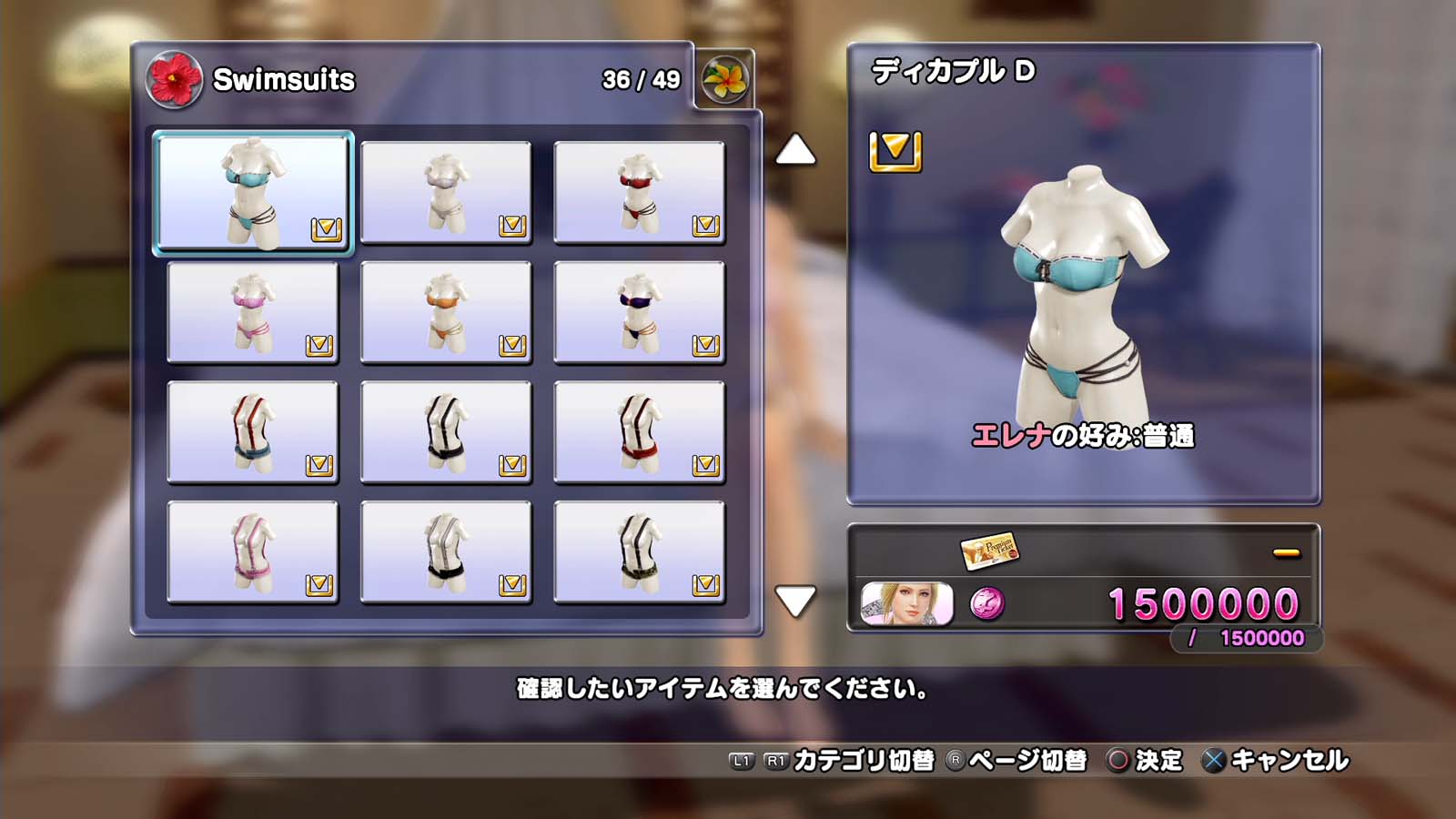Pick the red bikini swimsuit tile
Image resolution: width=1456 pixels, height=819 pixels.
point(639,192)
